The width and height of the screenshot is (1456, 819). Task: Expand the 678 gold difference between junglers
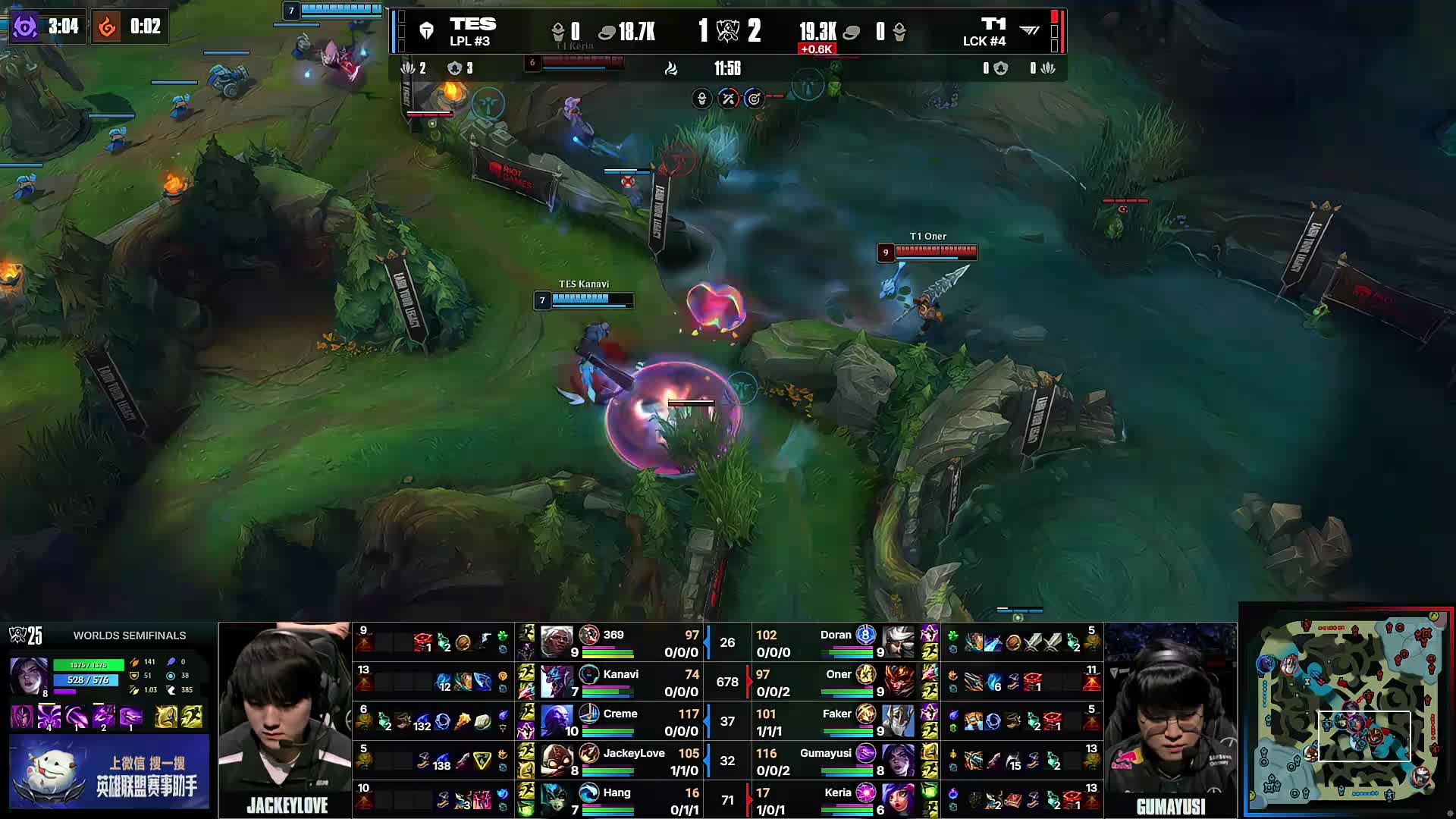click(727, 682)
